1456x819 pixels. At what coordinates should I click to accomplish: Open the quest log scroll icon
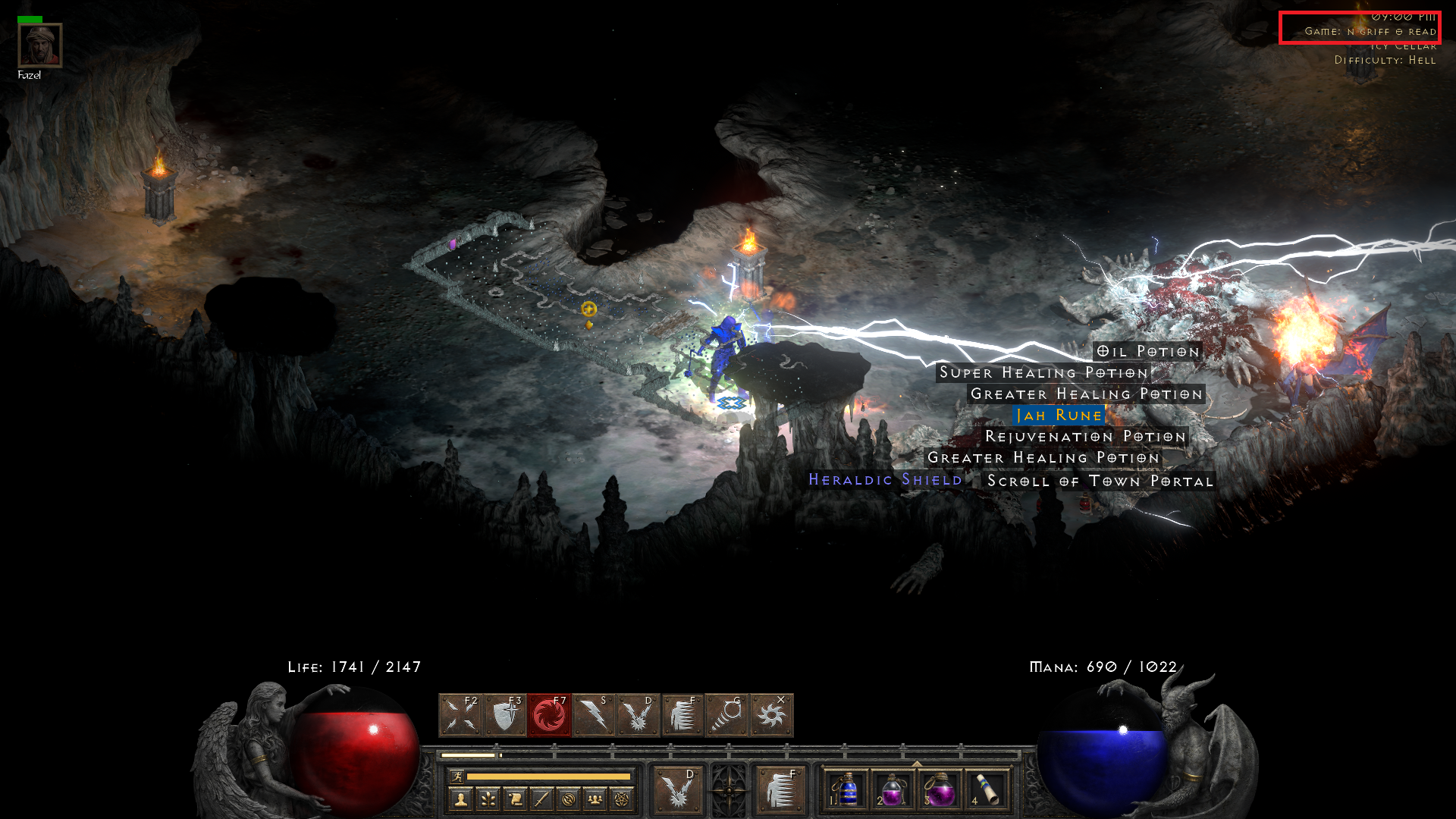(516, 800)
